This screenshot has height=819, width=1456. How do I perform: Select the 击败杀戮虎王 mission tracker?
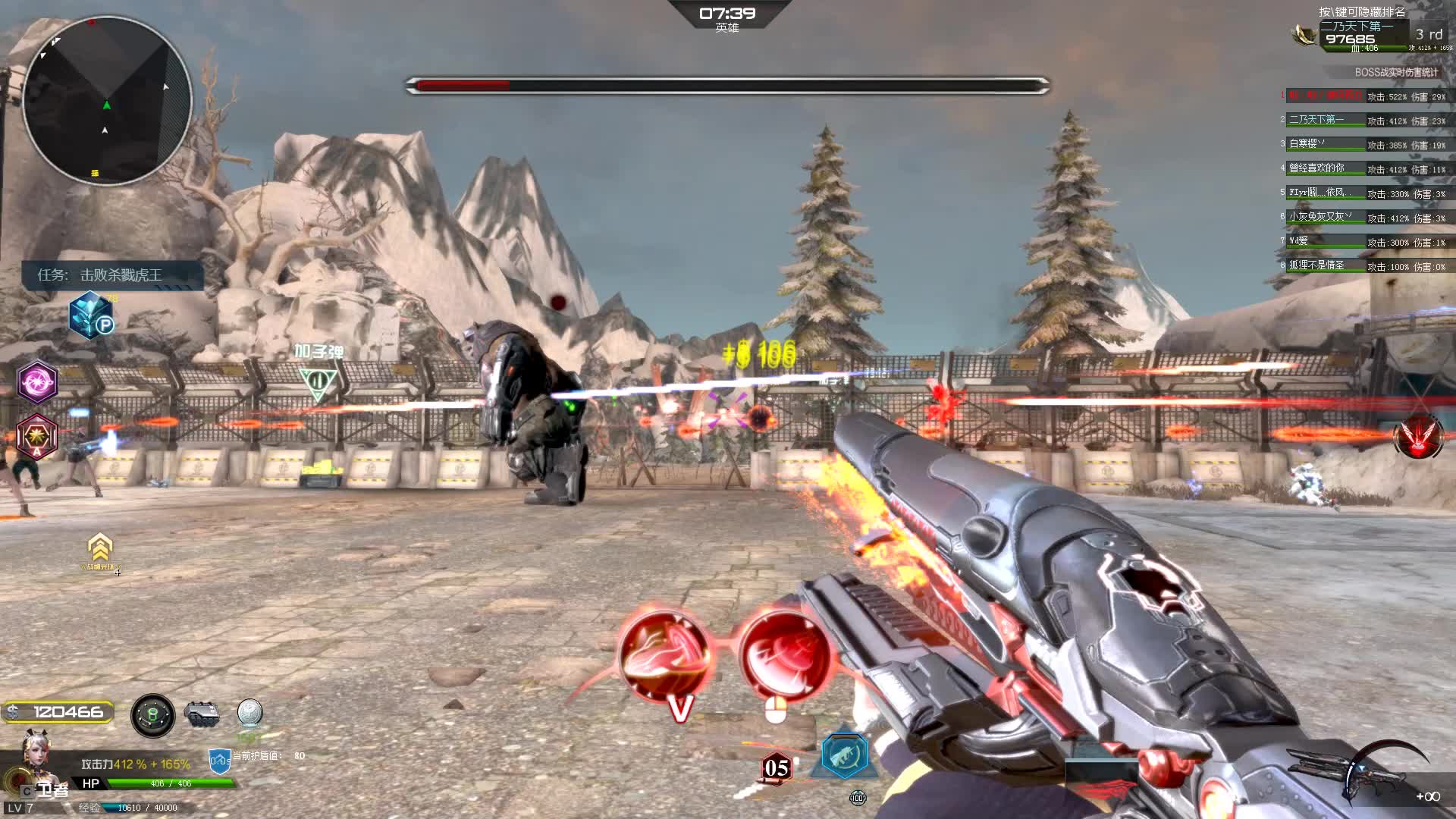(x=112, y=275)
